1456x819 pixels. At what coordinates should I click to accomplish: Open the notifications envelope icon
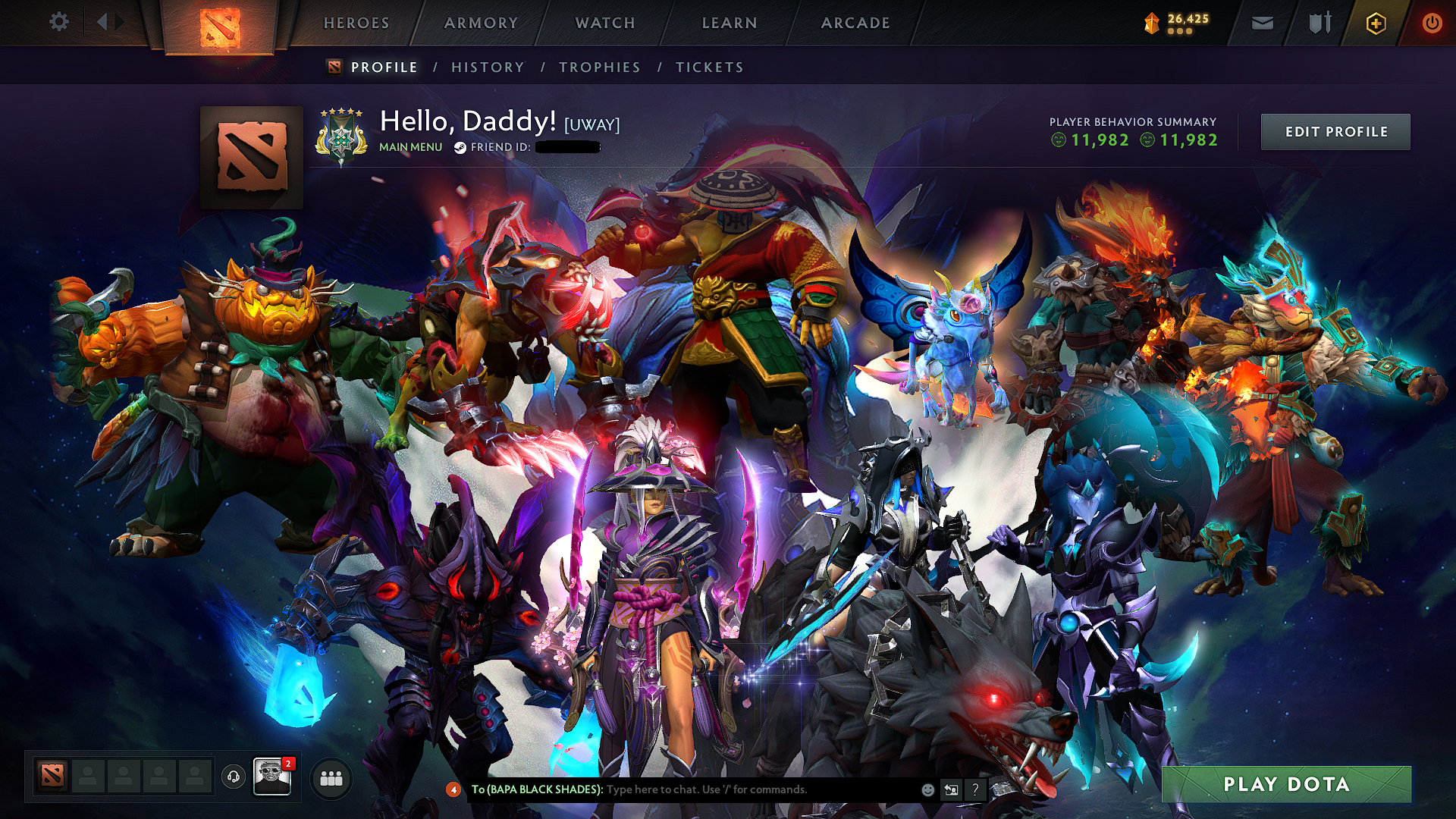pos(1261,23)
